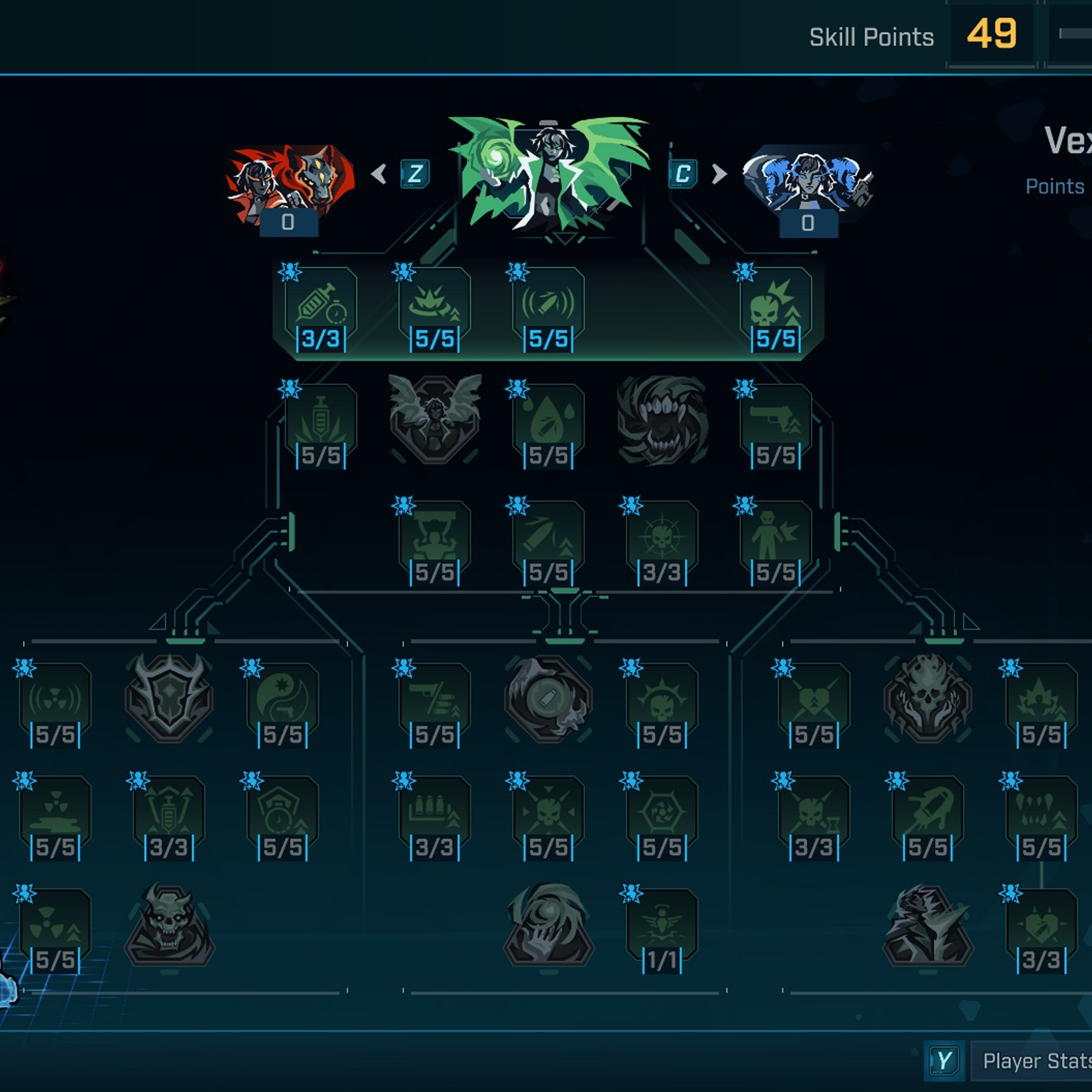Switch to the red wolf skill tree
This screenshot has width=1092, height=1092.
[x=290, y=184]
